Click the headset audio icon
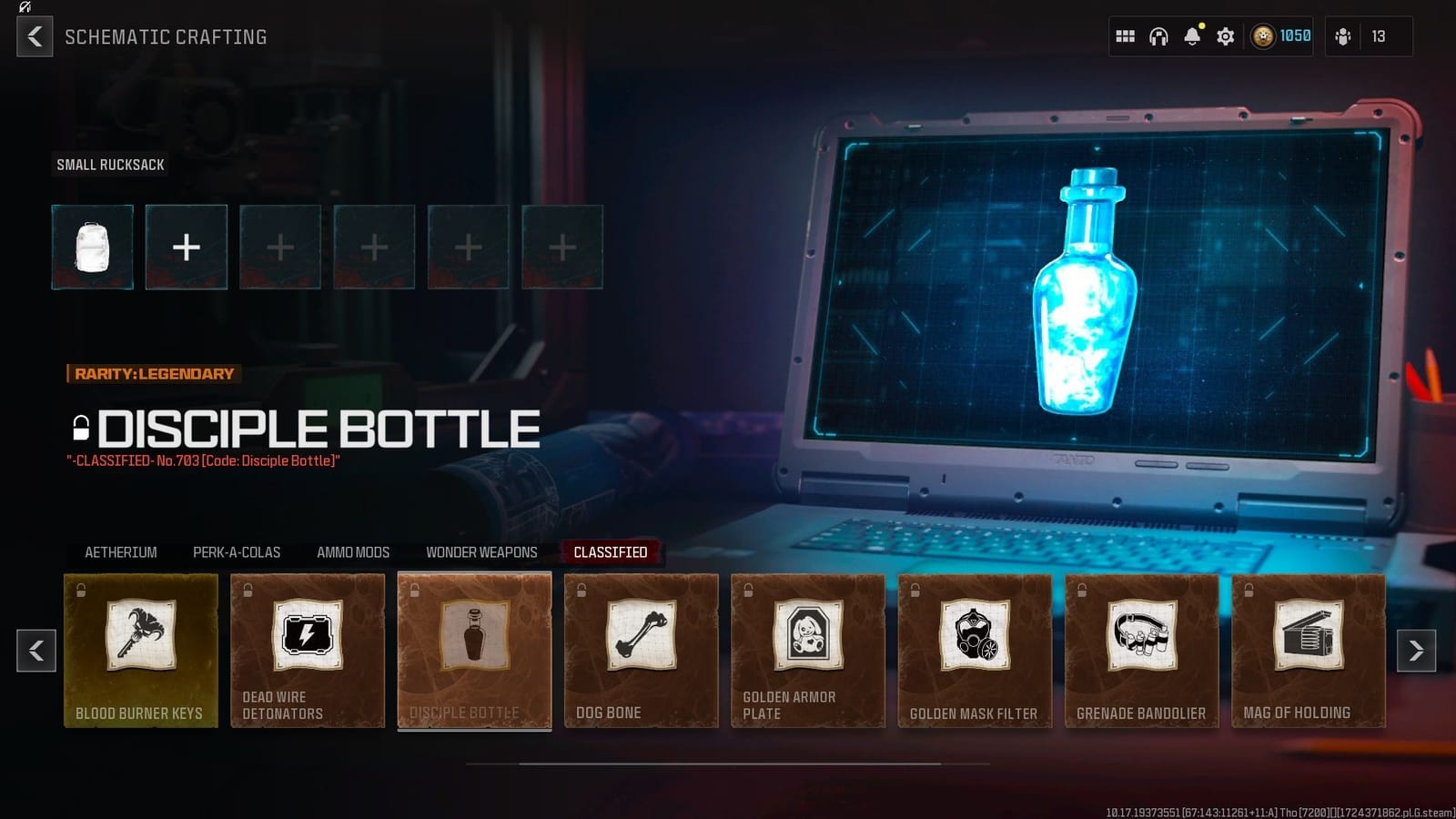Image resolution: width=1456 pixels, height=819 pixels. click(x=1158, y=36)
